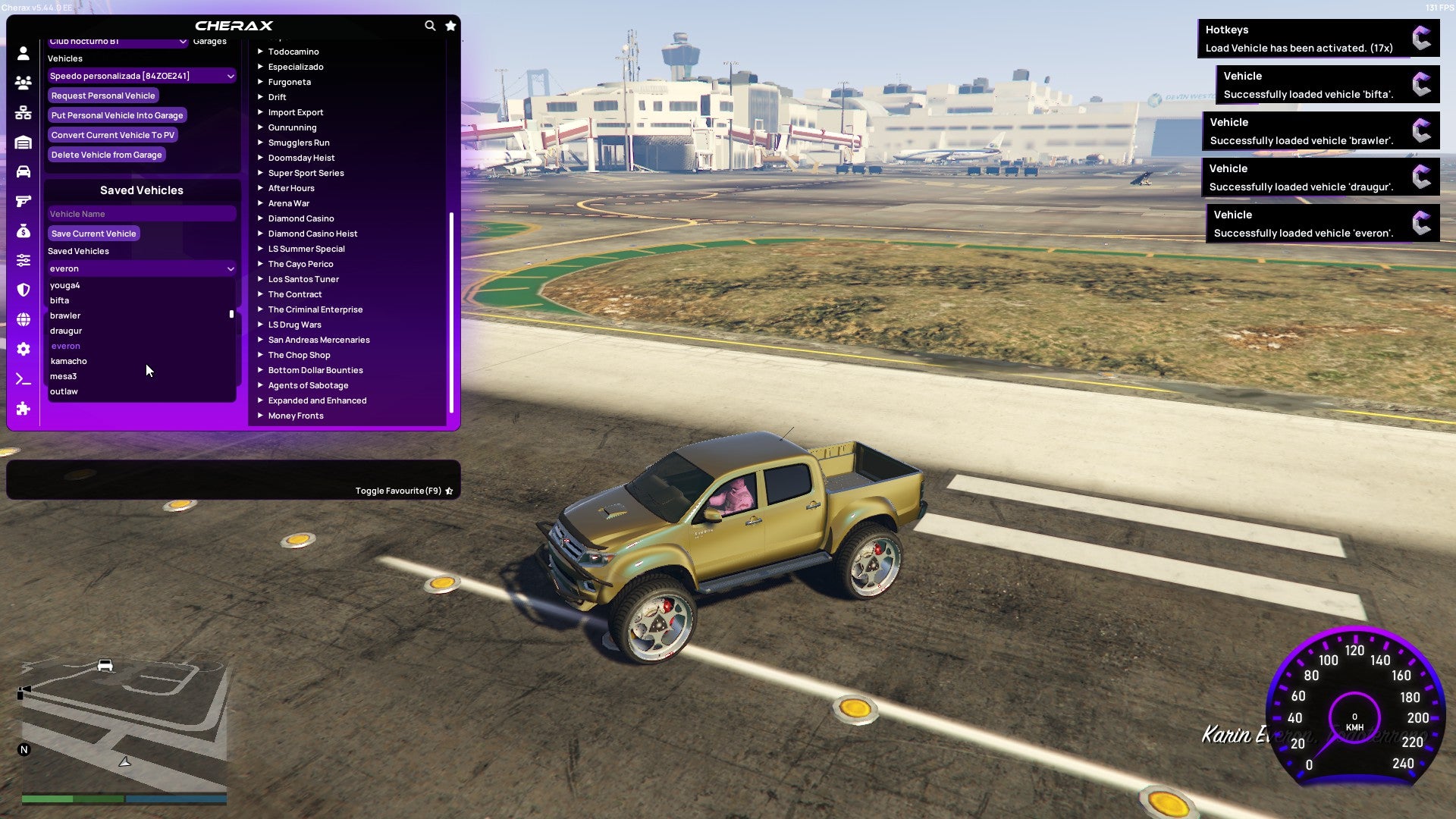Click Request Personal Vehicle

point(103,96)
